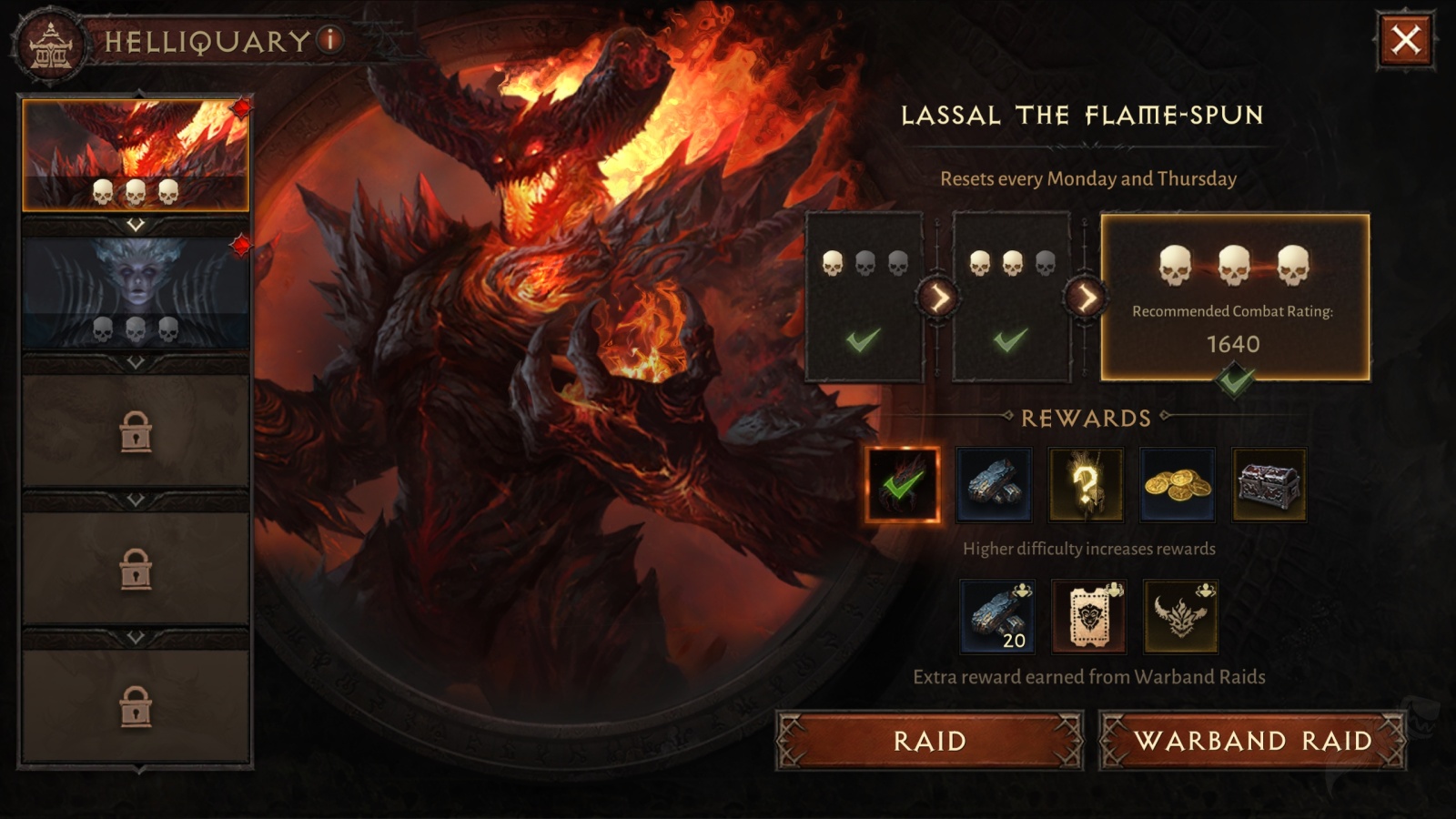Select Lassal the Flame-Spun boss thumbnail

click(136, 155)
